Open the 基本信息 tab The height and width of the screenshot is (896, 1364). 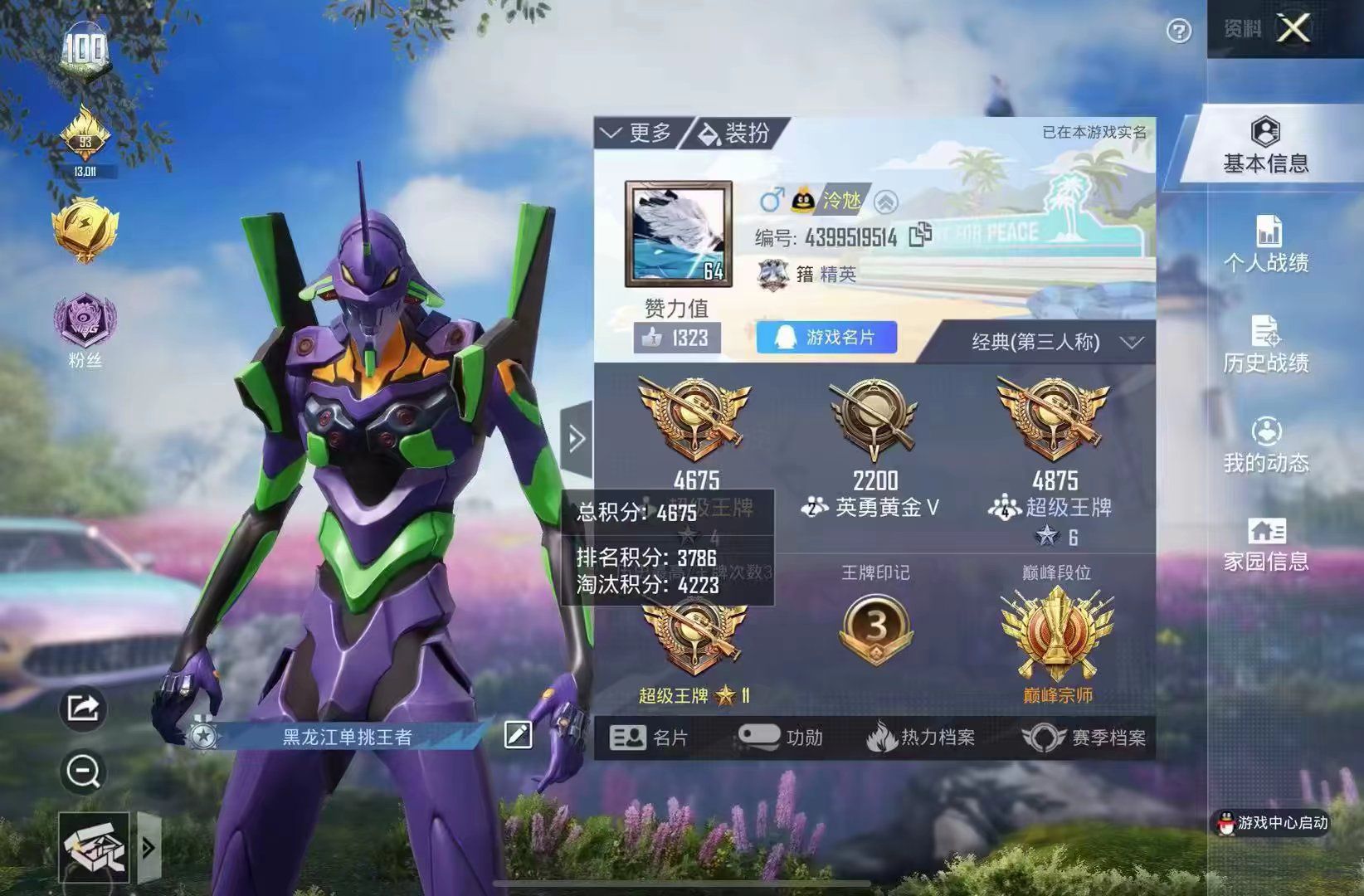pos(1265,147)
